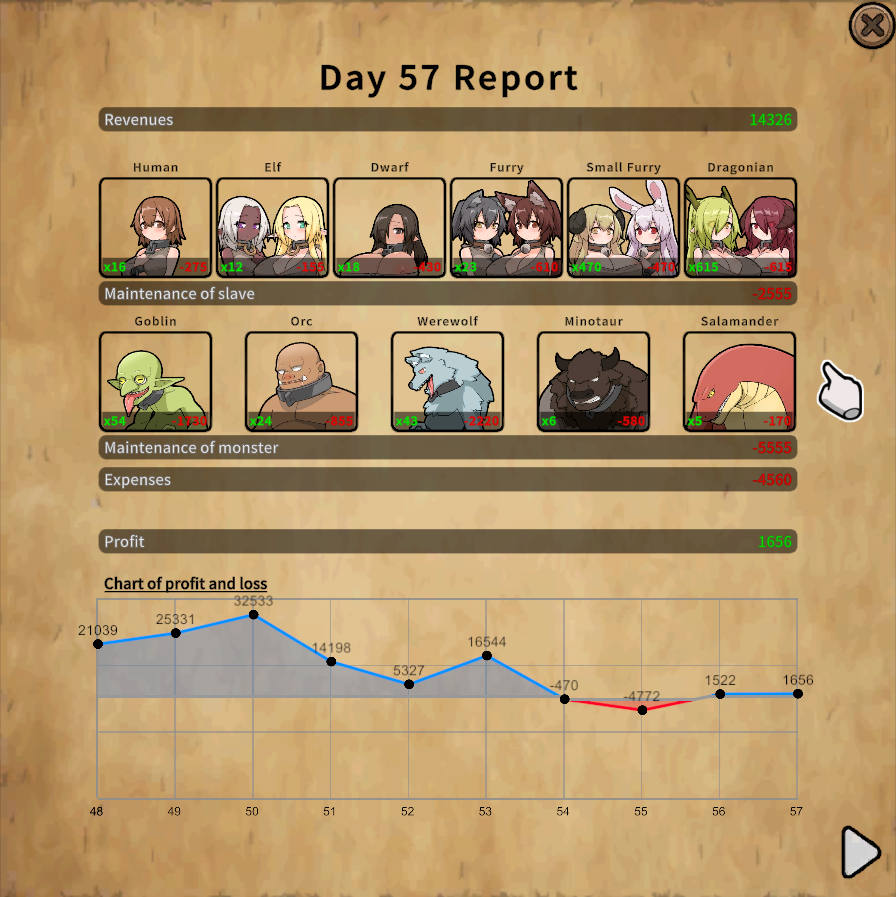Select the Human slave portrait

155,227
